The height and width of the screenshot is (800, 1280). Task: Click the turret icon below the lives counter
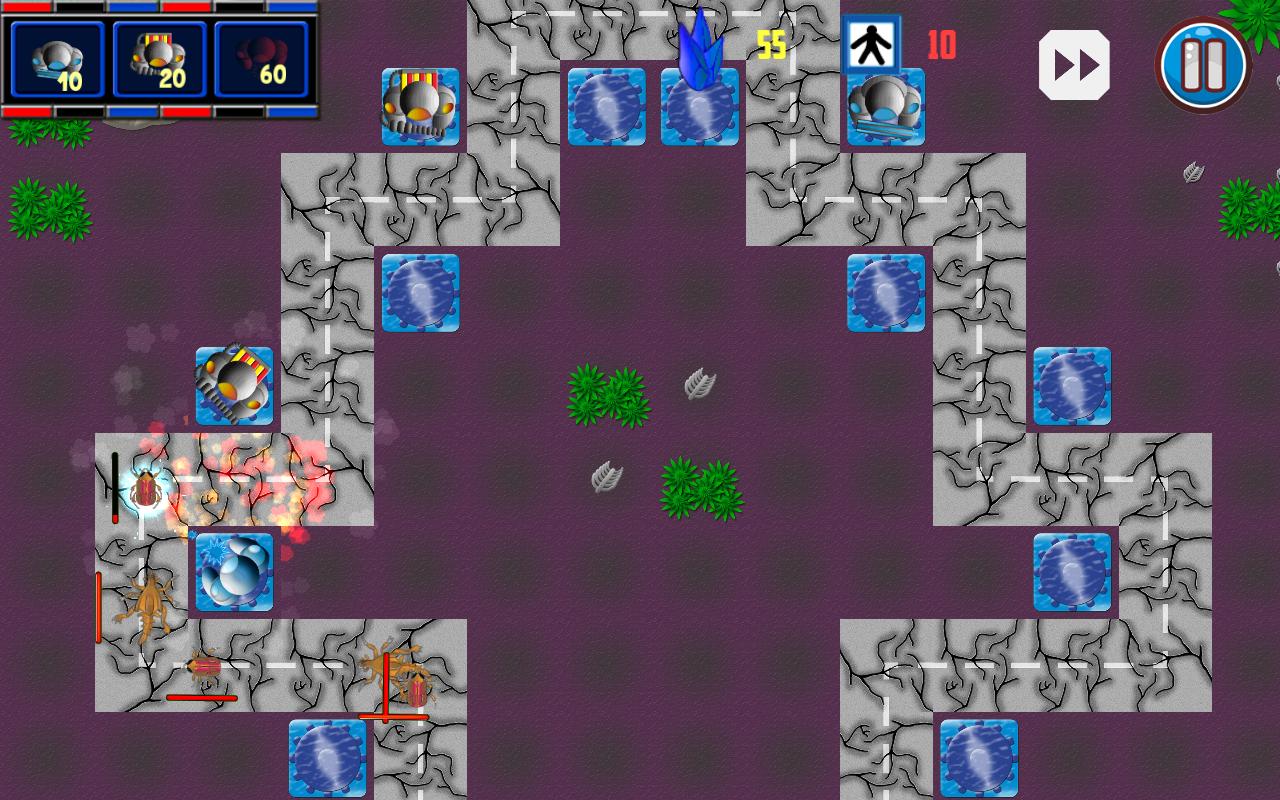[885, 107]
